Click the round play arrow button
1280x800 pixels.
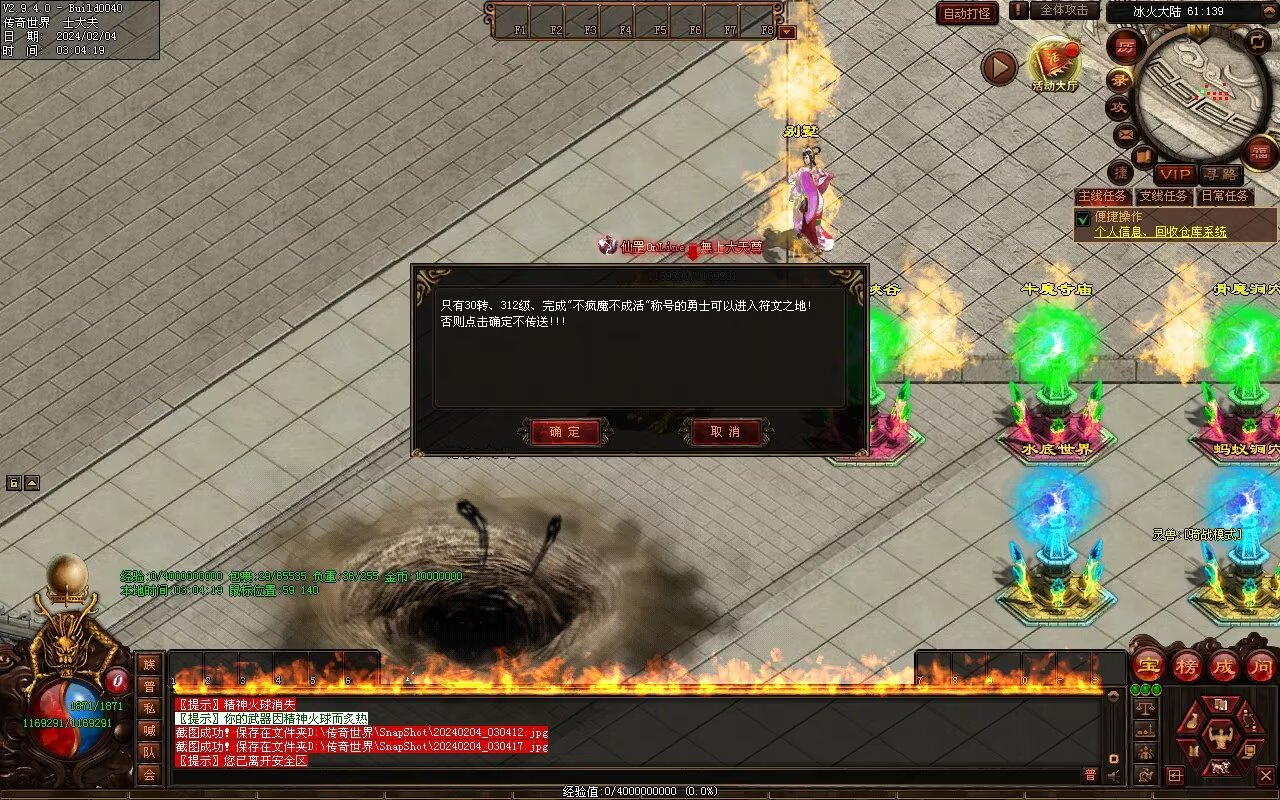click(998, 67)
